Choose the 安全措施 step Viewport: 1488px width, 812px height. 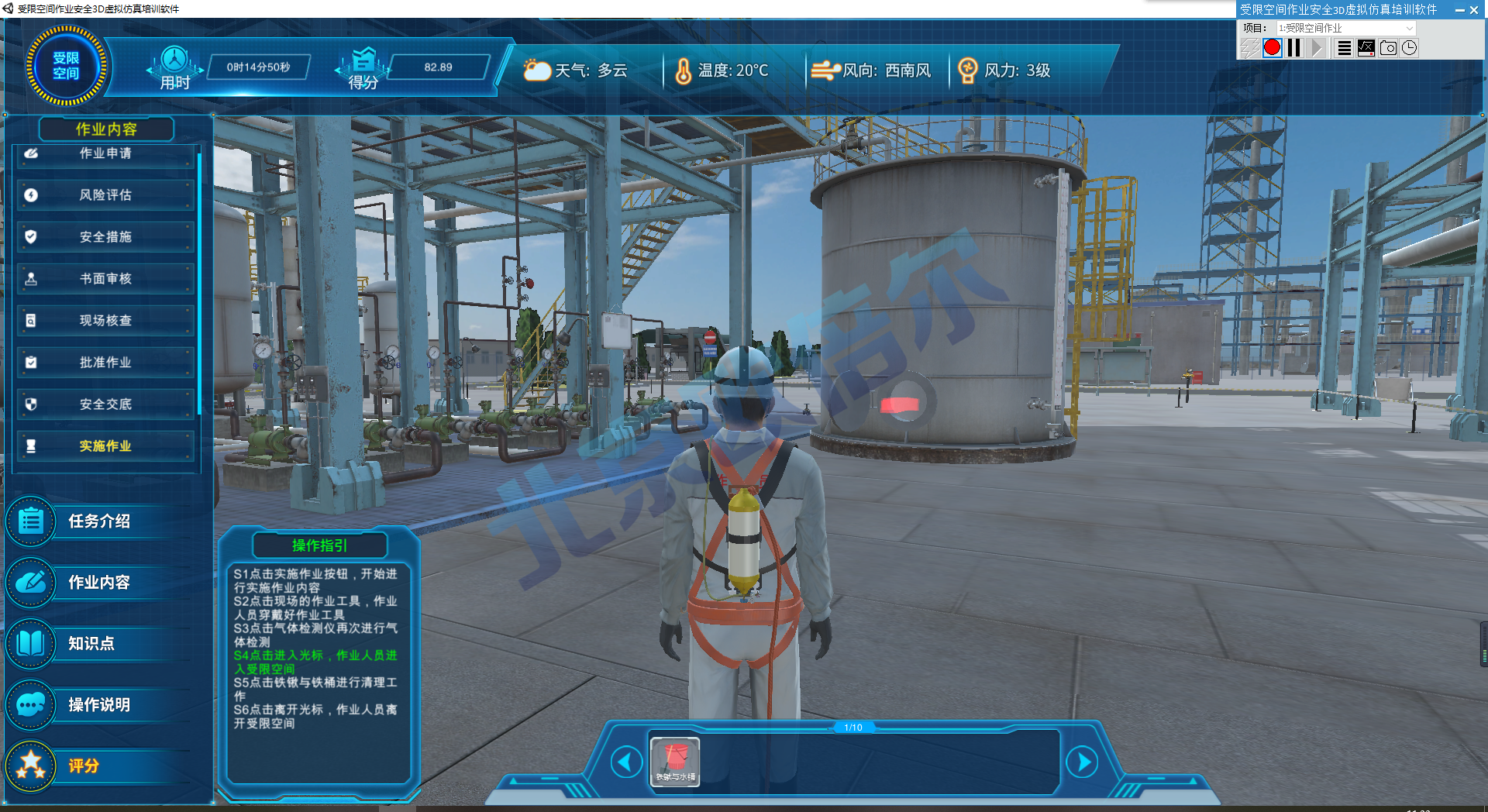(x=105, y=237)
